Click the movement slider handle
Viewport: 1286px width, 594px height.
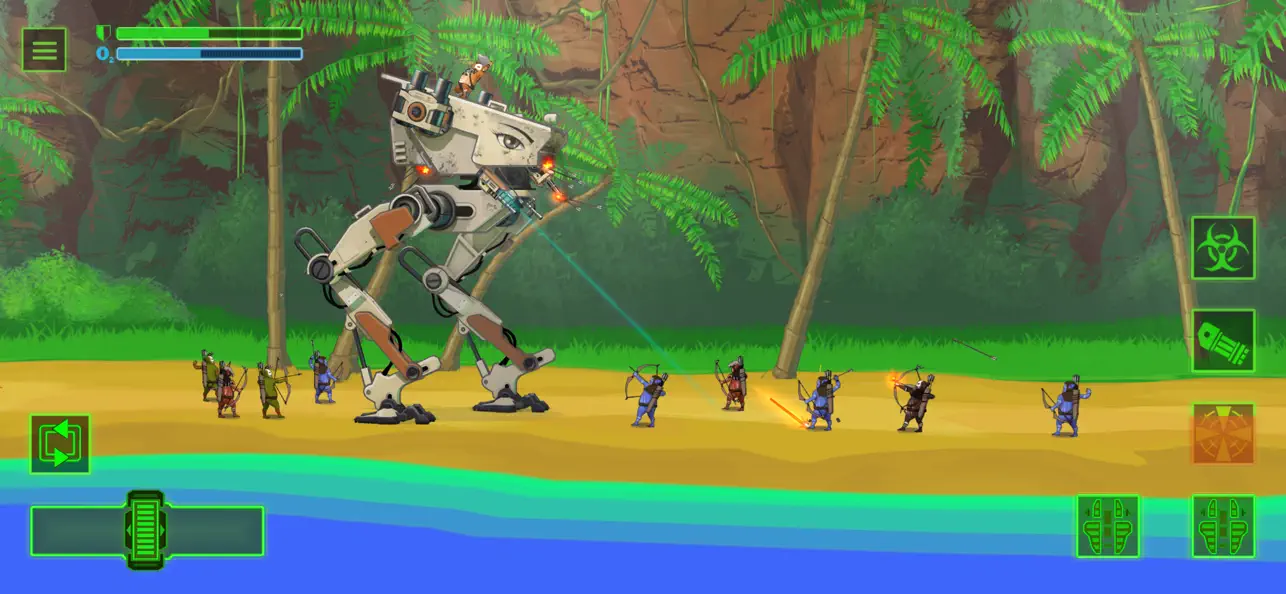pyautogui.click(x=146, y=530)
